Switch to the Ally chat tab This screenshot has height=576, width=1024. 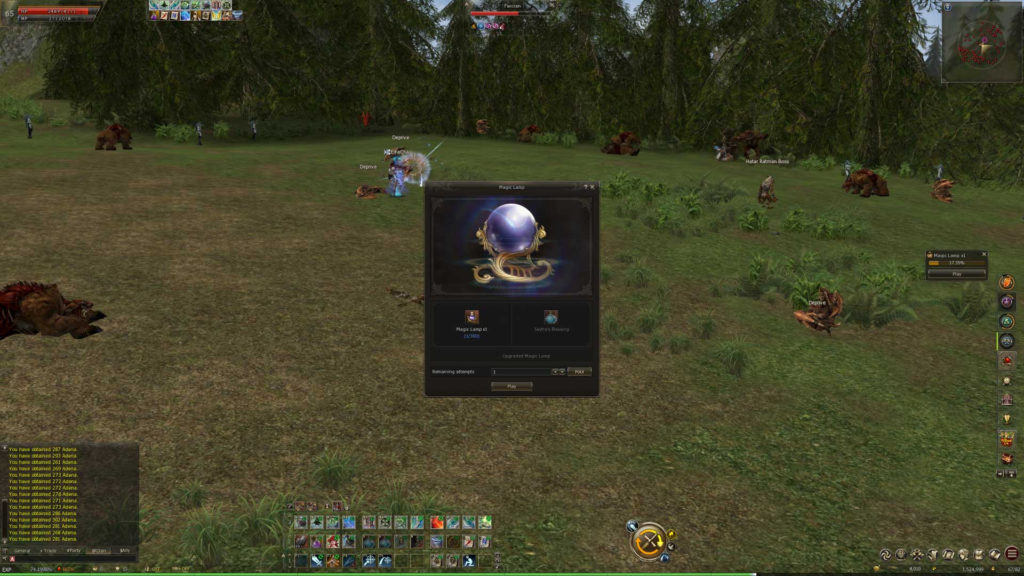click(x=125, y=550)
